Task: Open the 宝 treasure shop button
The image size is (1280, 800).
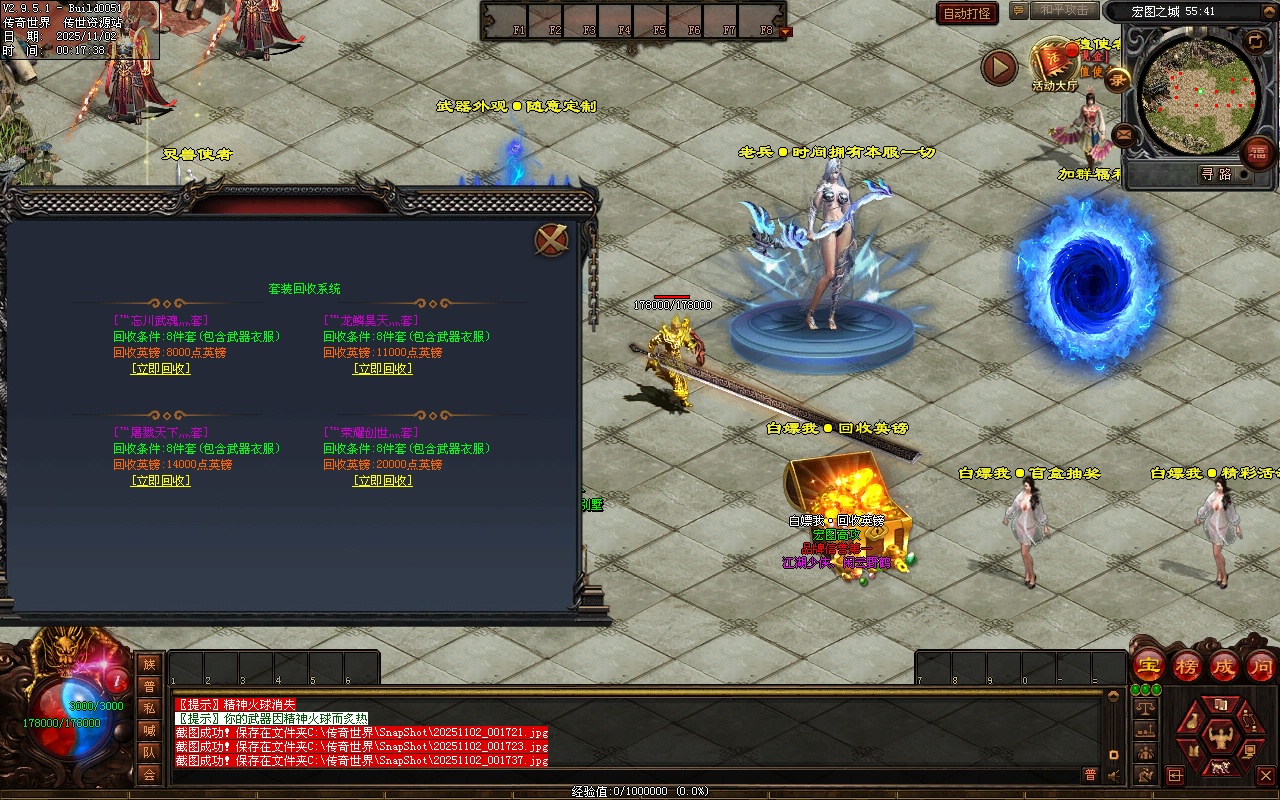Action: [1149, 665]
